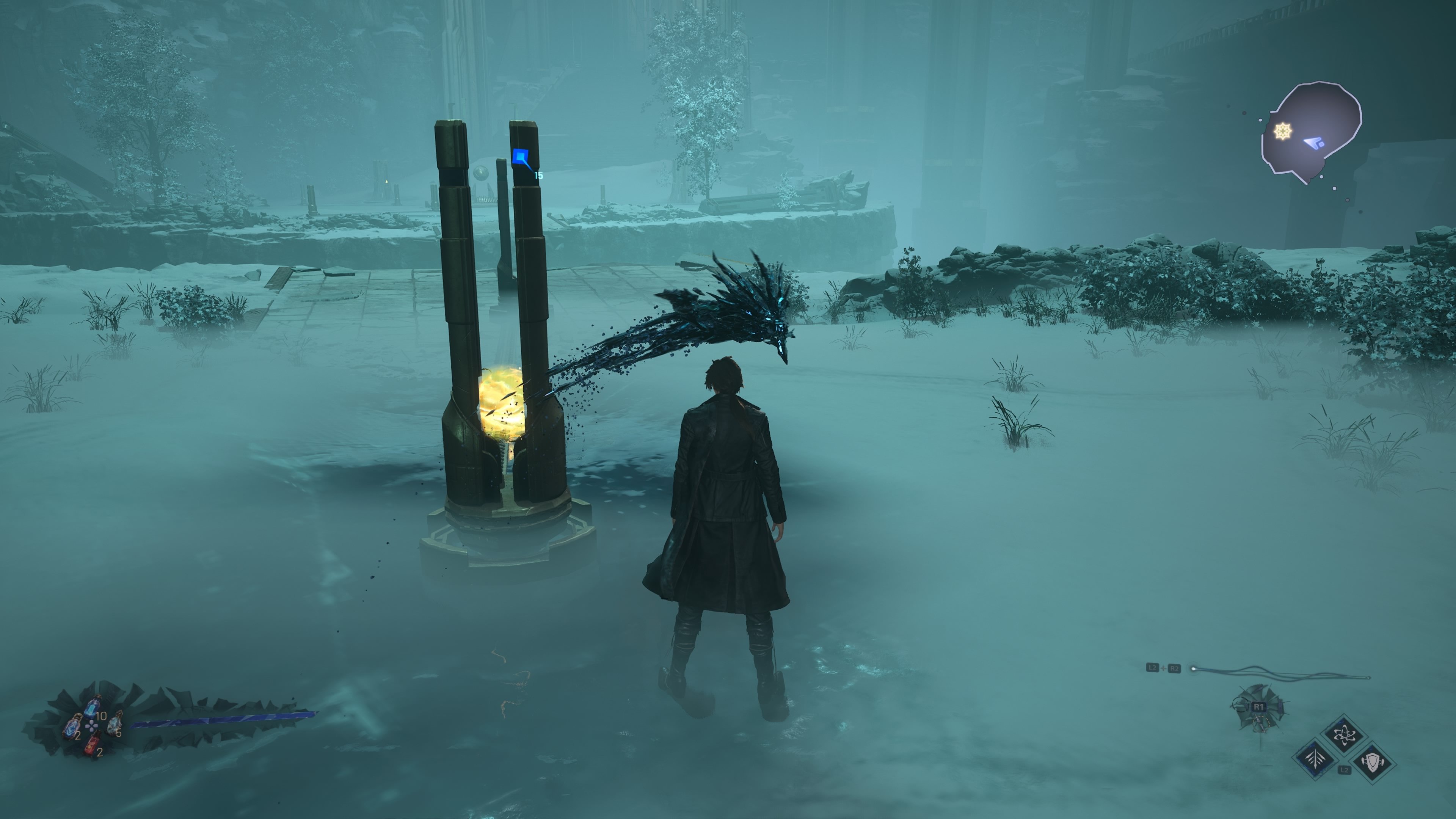Click the d-pad indicator in the item wheel
The height and width of the screenshot is (819, 1456).
pos(91,726)
